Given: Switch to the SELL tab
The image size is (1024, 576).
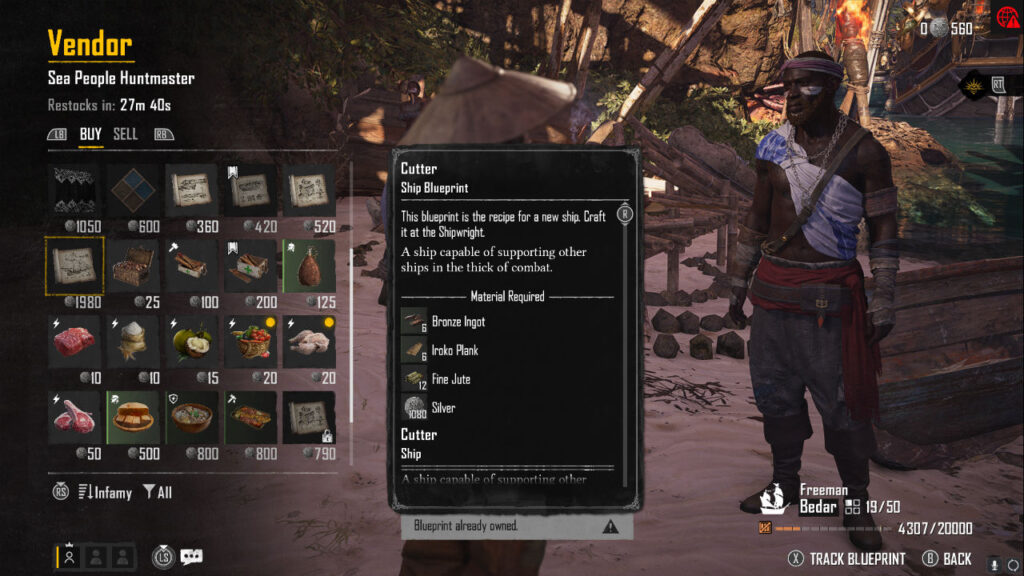Looking at the screenshot, I should [x=125, y=134].
